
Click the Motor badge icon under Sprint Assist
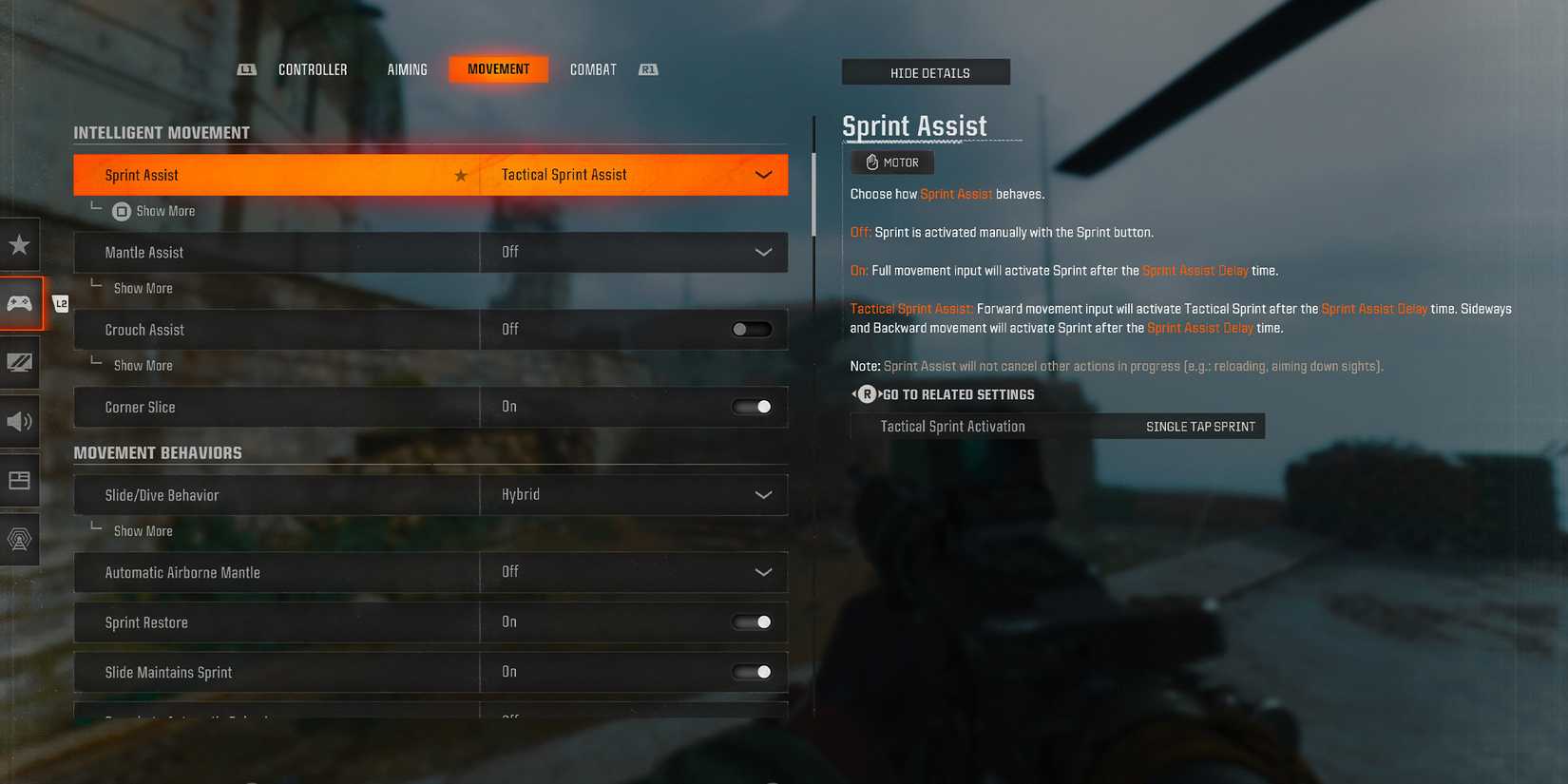coord(891,162)
